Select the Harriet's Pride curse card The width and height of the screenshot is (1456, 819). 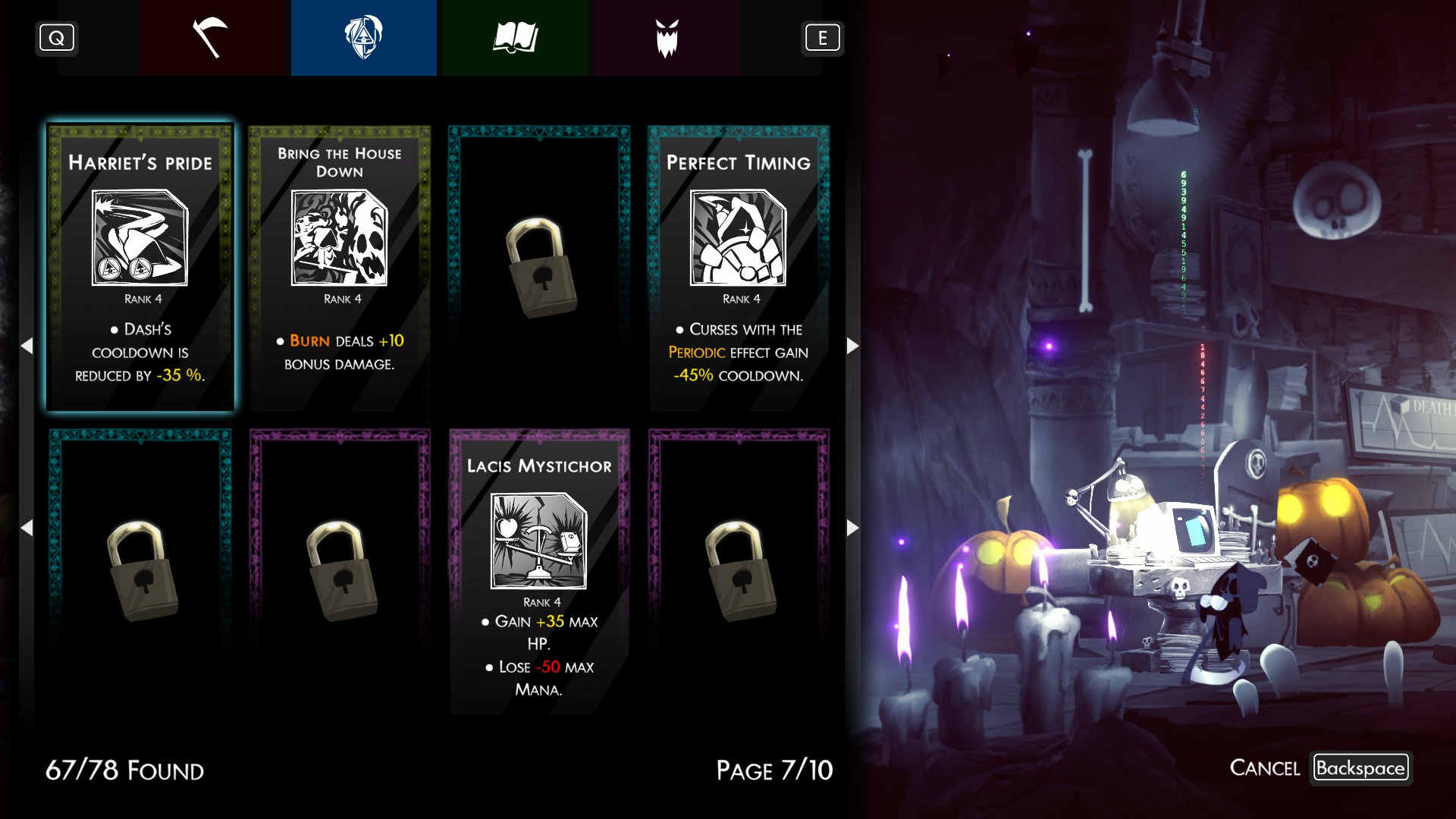(x=140, y=268)
